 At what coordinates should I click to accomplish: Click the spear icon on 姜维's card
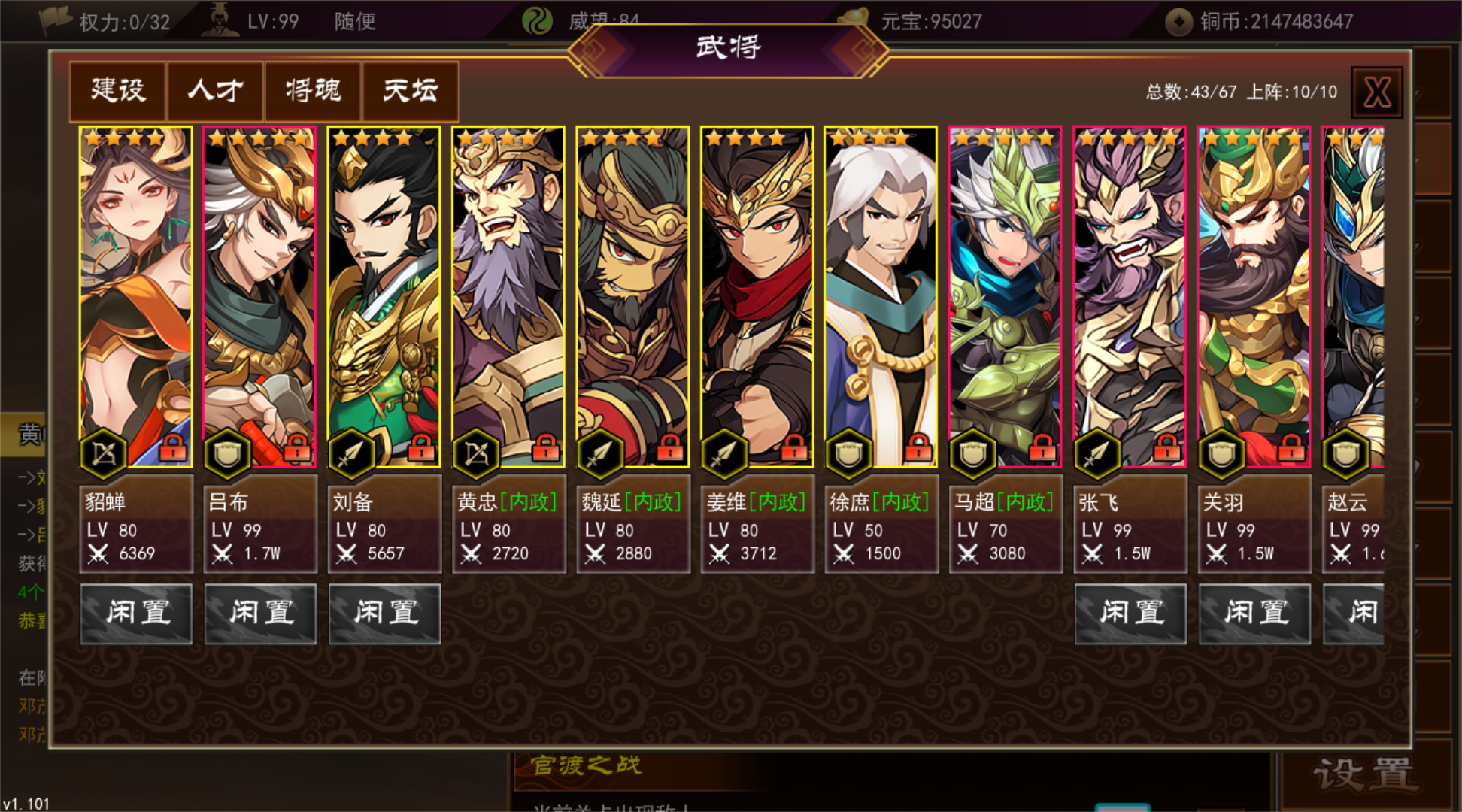[x=726, y=451]
